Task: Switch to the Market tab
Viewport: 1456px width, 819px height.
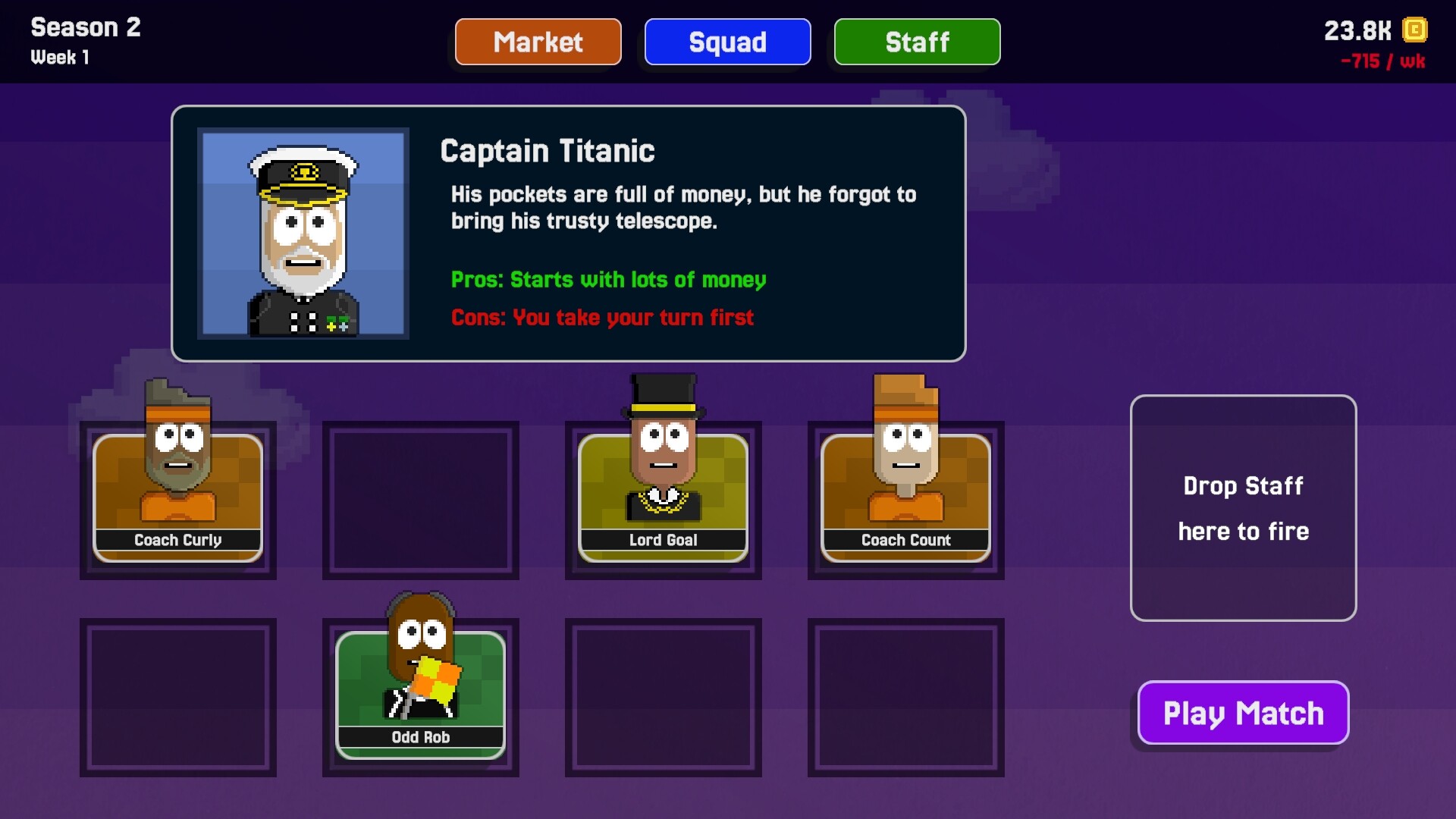Action: (538, 42)
